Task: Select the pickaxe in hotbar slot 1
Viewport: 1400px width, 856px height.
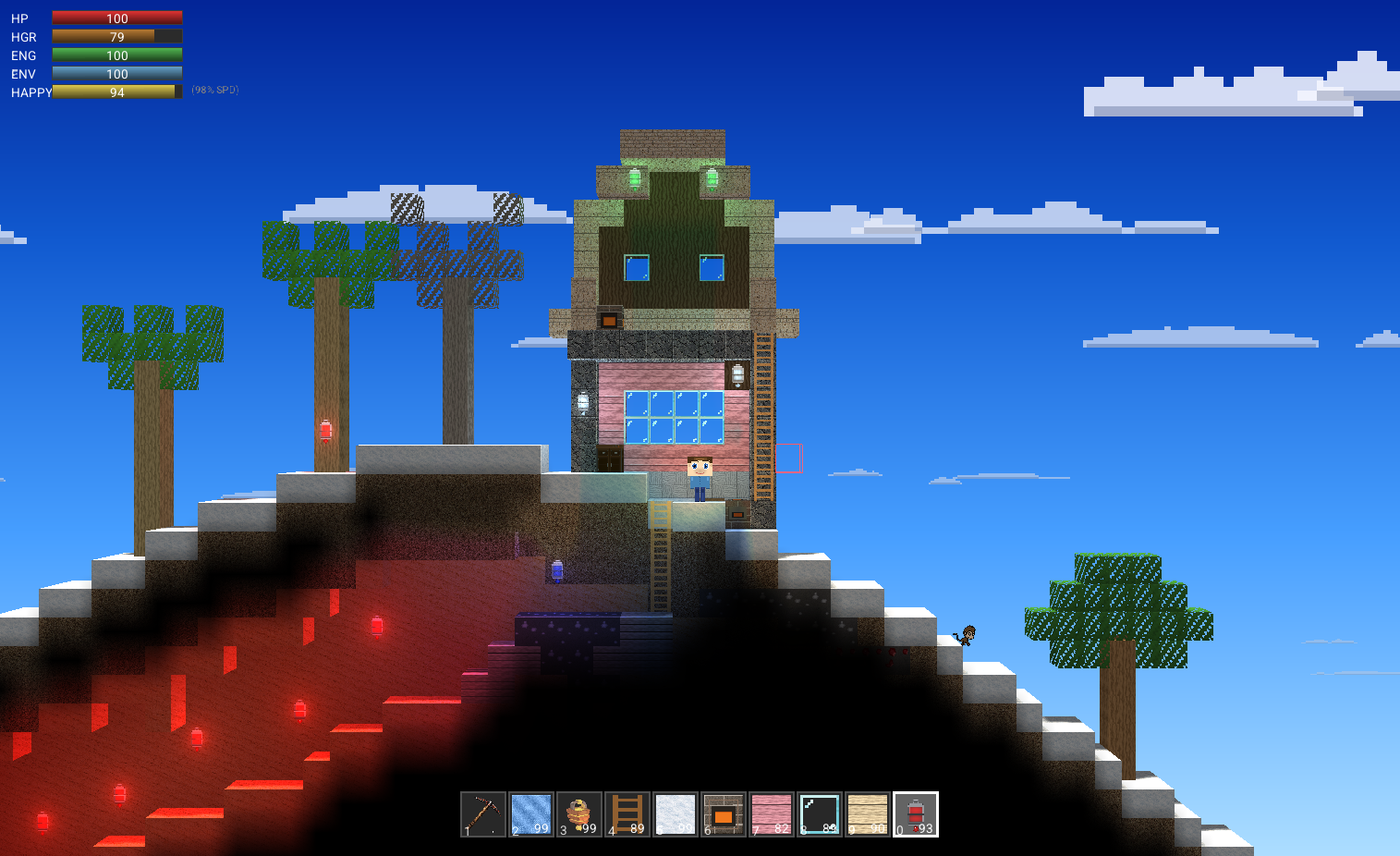Action: pyautogui.click(x=483, y=814)
